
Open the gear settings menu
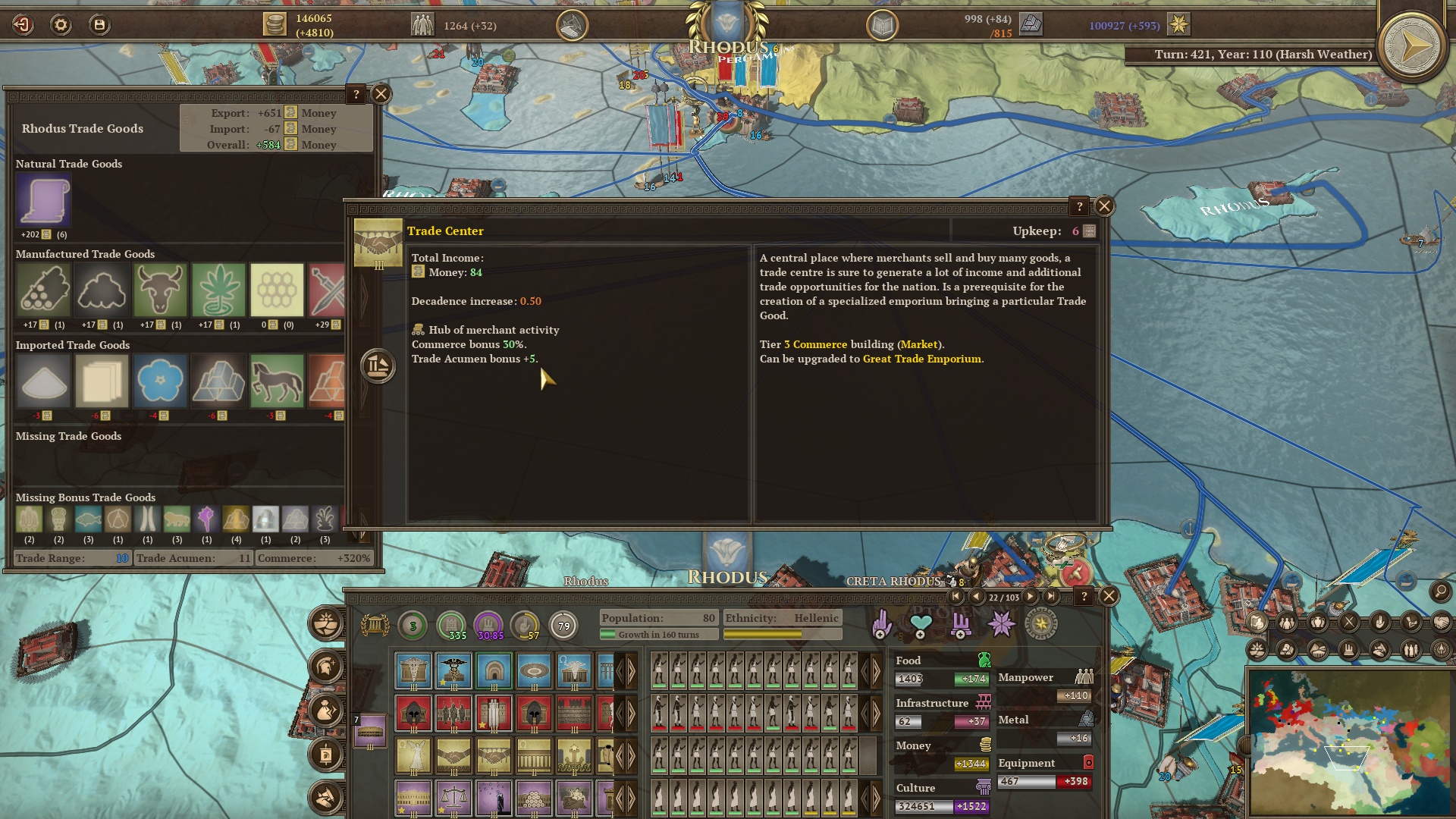pos(61,25)
